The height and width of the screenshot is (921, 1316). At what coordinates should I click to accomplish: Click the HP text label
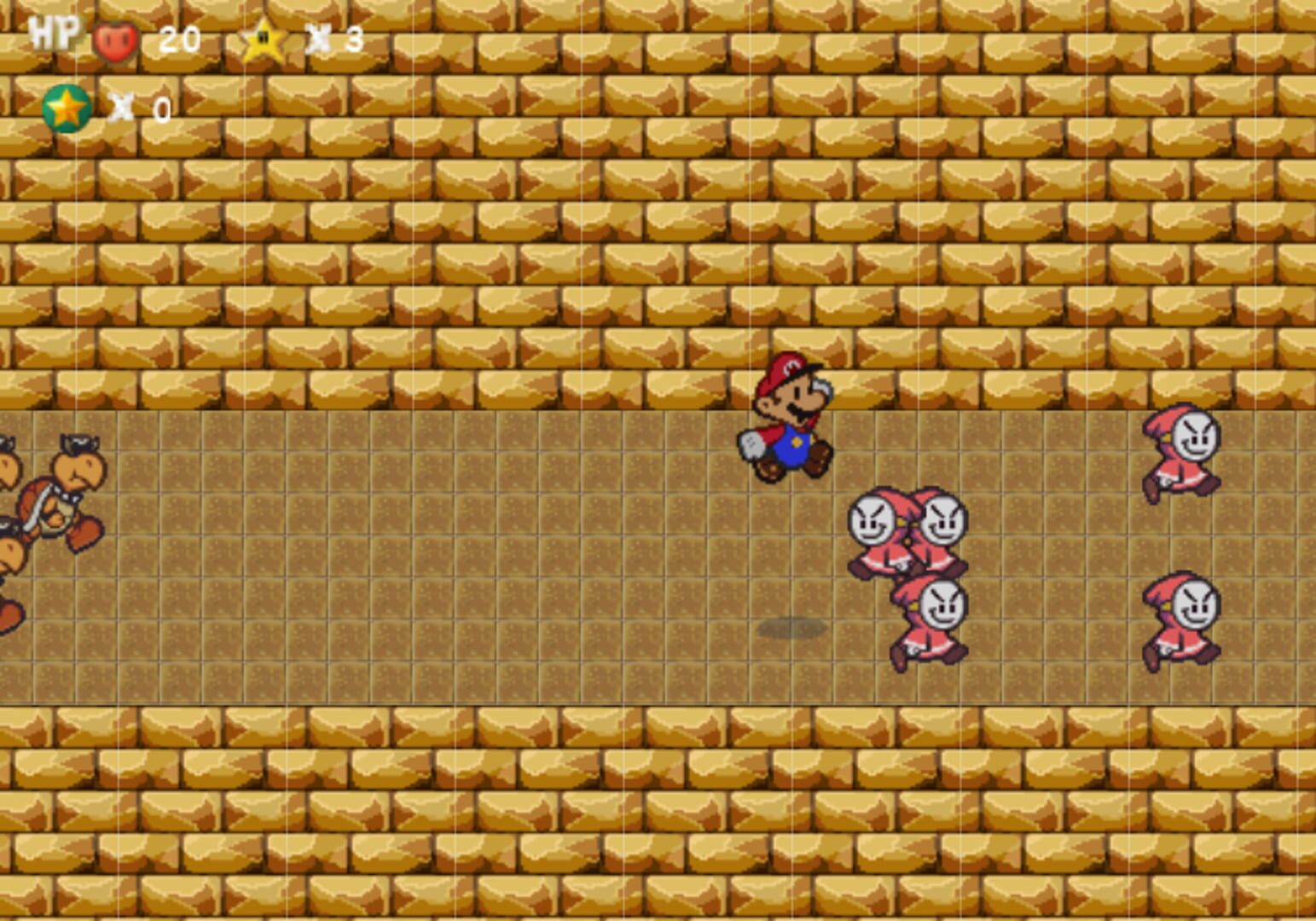(x=51, y=36)
